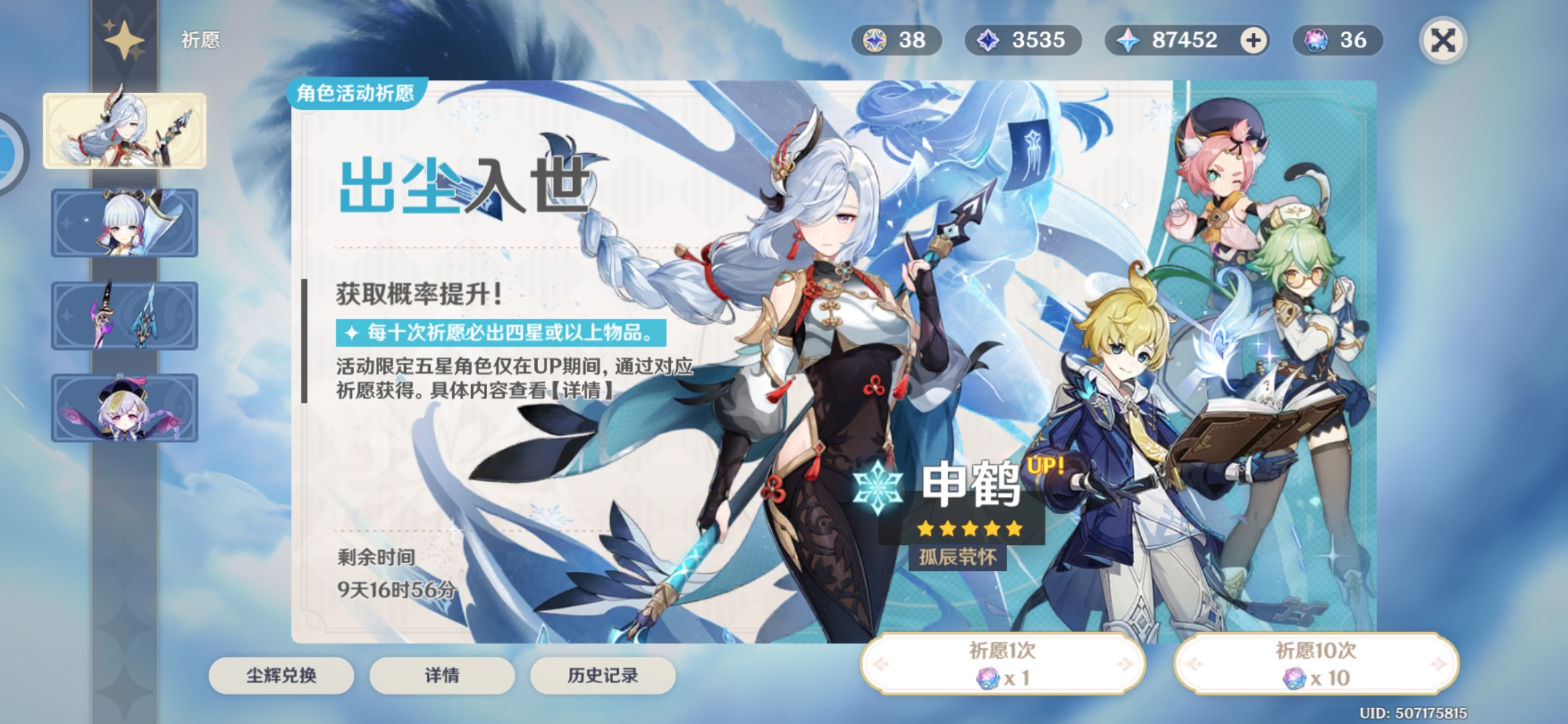Viewport: 1568px width, 724px height.
Task: Open 尘辉兑换 stardust exchange shop
Action: pyautogui.click(x=281, y=675)
